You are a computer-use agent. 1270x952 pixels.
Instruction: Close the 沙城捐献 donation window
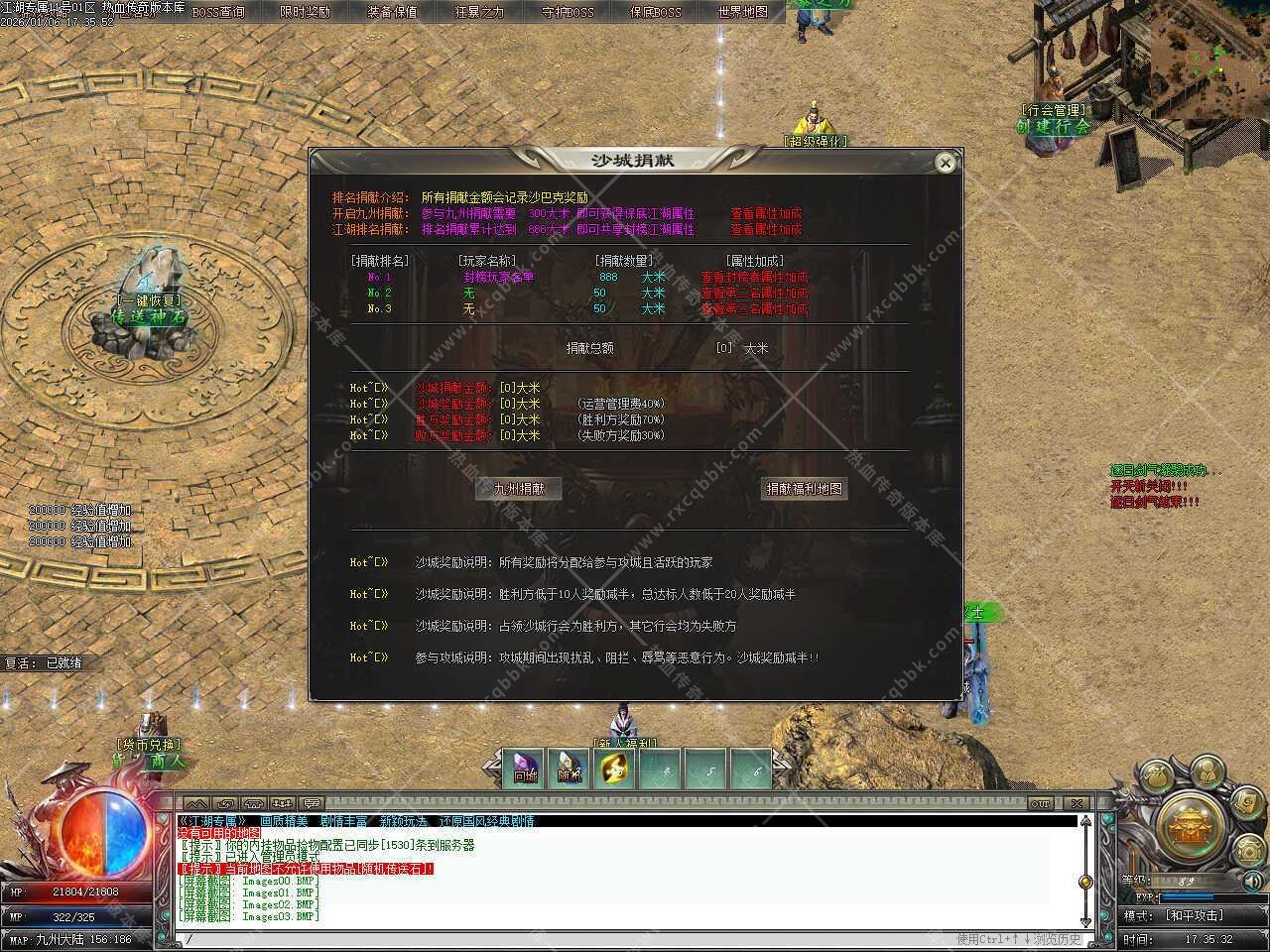coord(946,163)
